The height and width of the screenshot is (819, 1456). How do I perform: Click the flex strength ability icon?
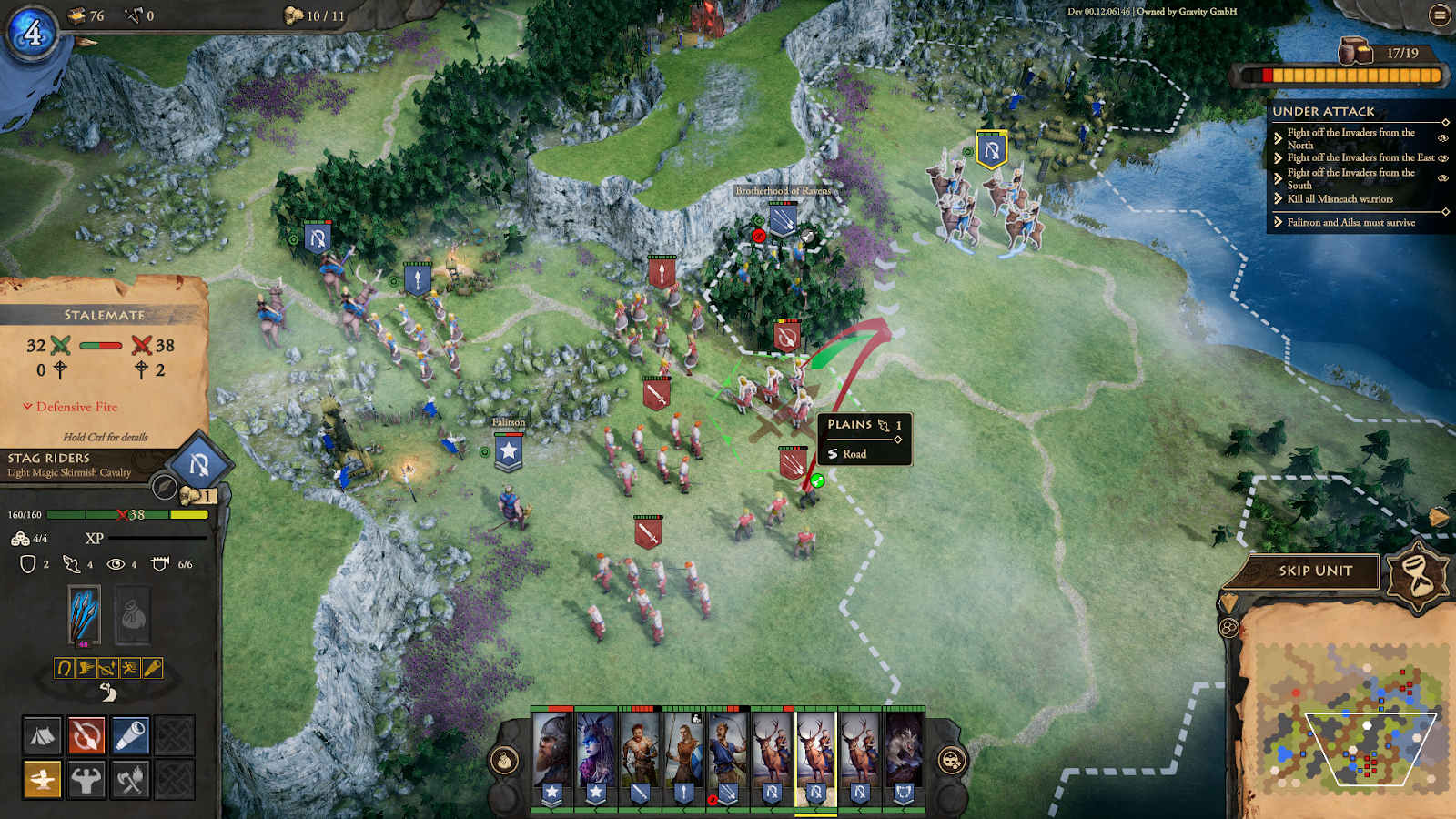point(86,780)
